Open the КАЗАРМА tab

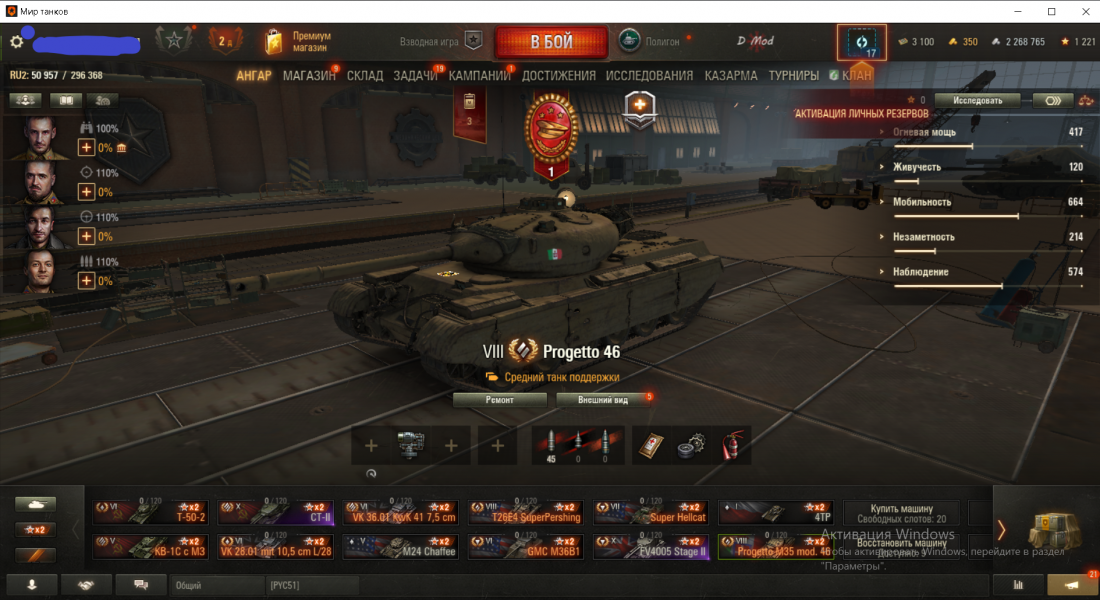tap(730, 76)
